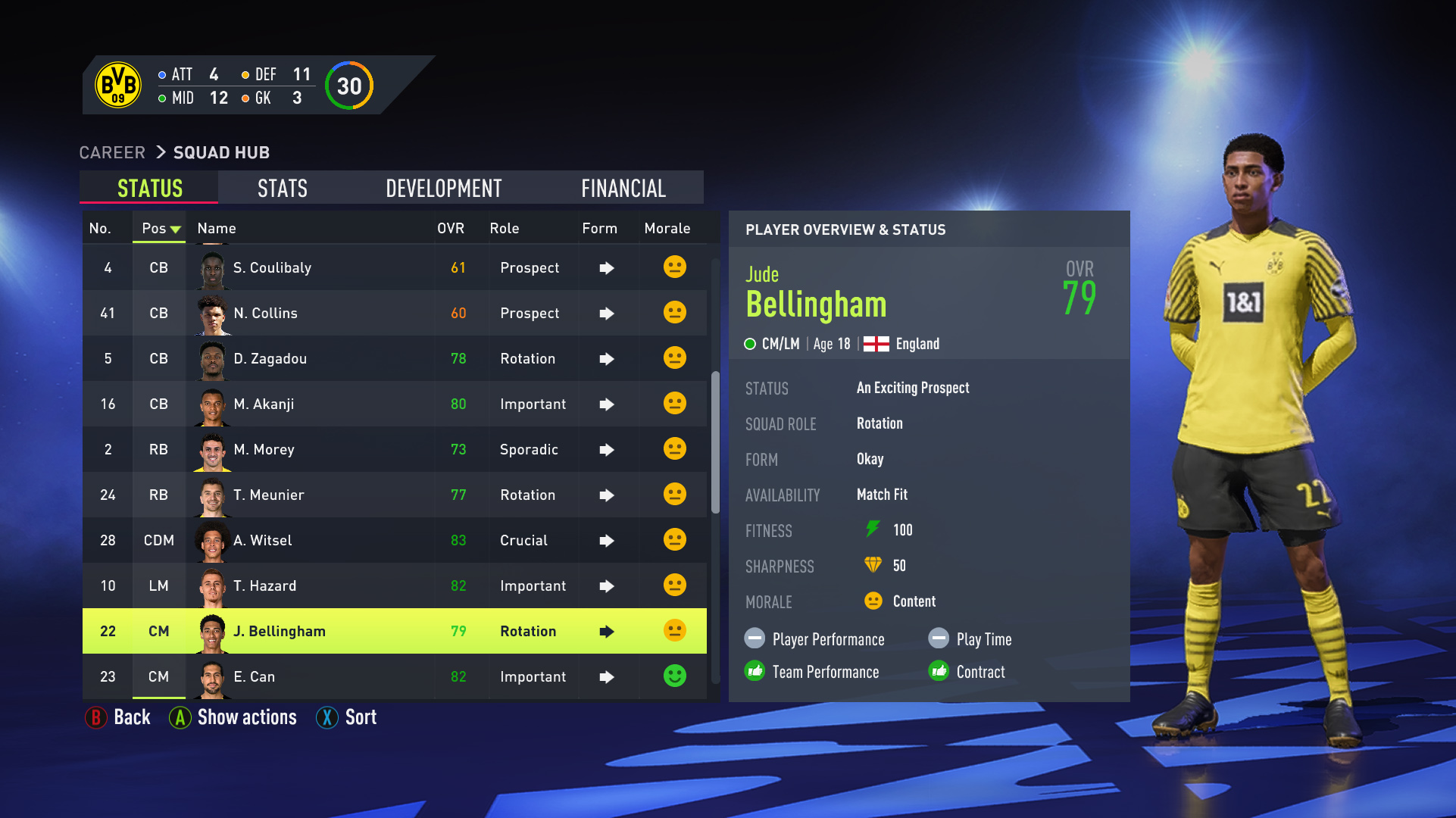Click the Name column header
Image resolution: width=1456 pixels, height=818 pixels.
tap(217, 228)
